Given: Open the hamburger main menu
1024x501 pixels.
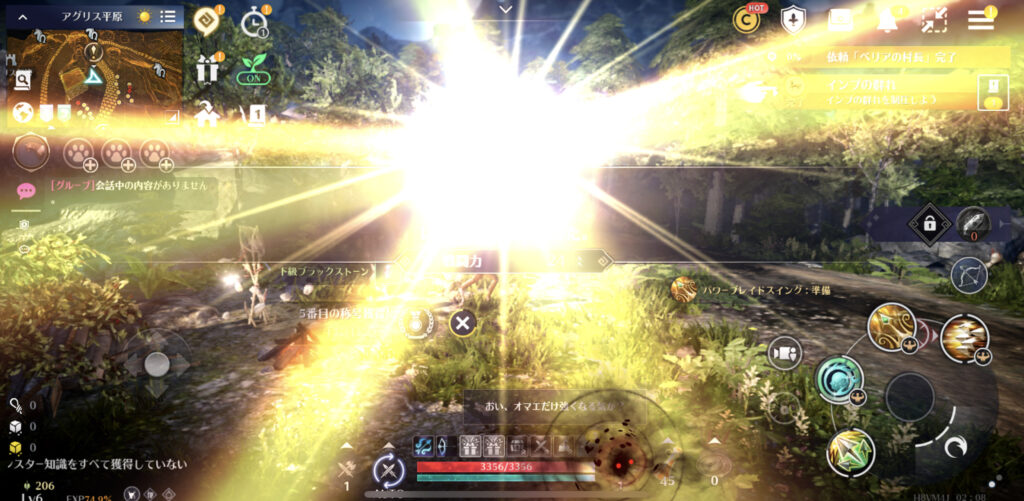Looking at the screenshot, I should [x=981, y=18].
